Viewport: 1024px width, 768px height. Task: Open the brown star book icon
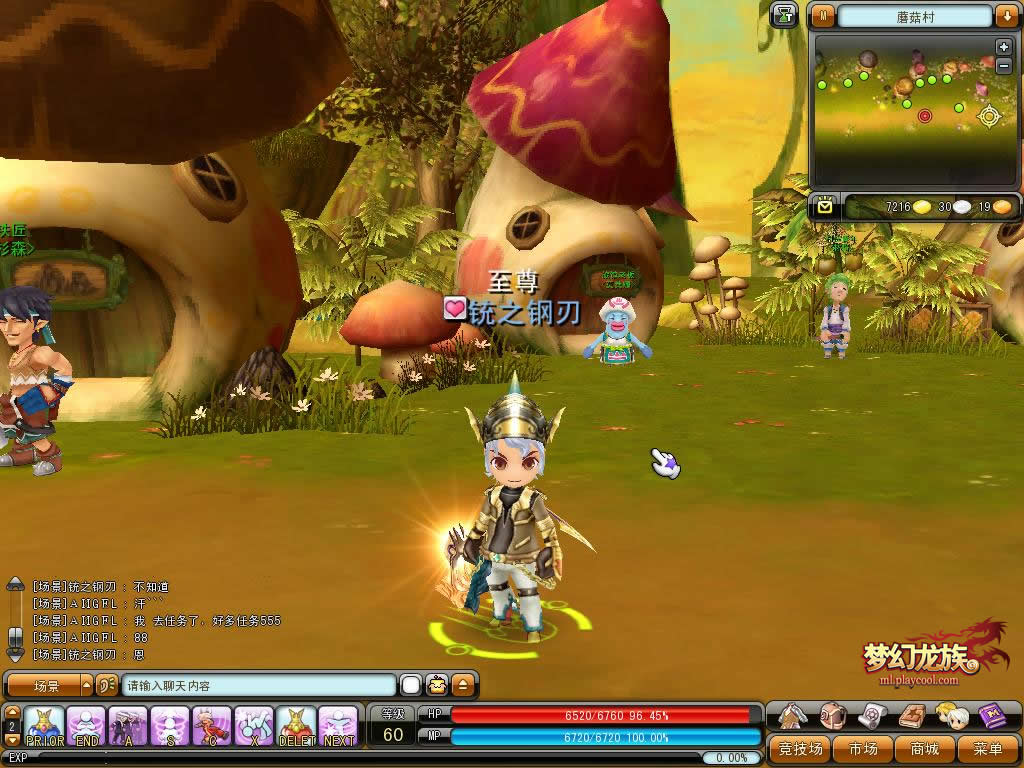(x=910, y=715)
